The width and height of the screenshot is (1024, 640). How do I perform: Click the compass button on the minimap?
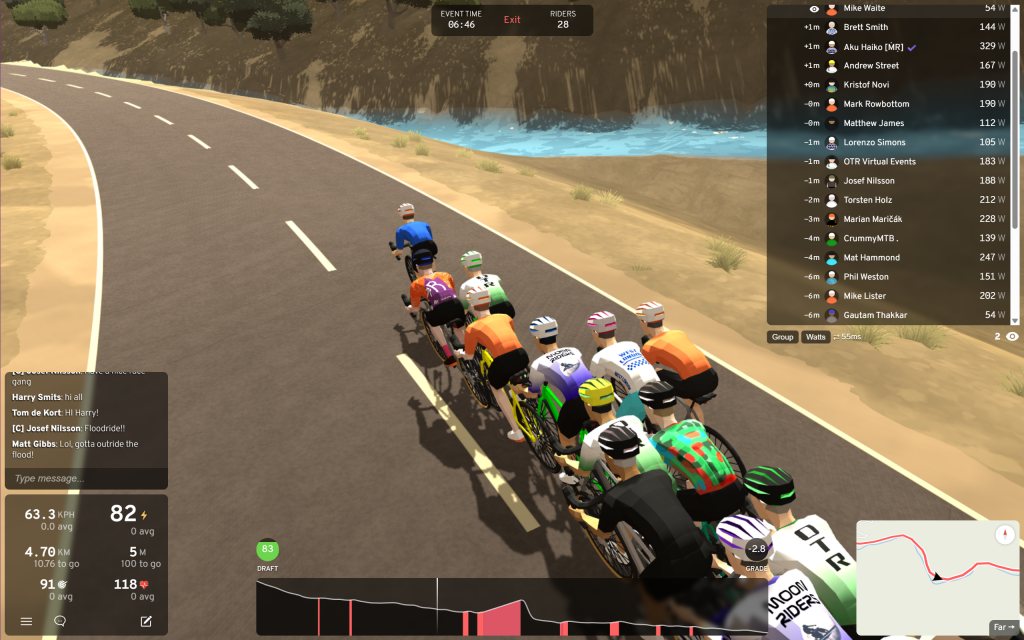click(x=1005, y=534)
